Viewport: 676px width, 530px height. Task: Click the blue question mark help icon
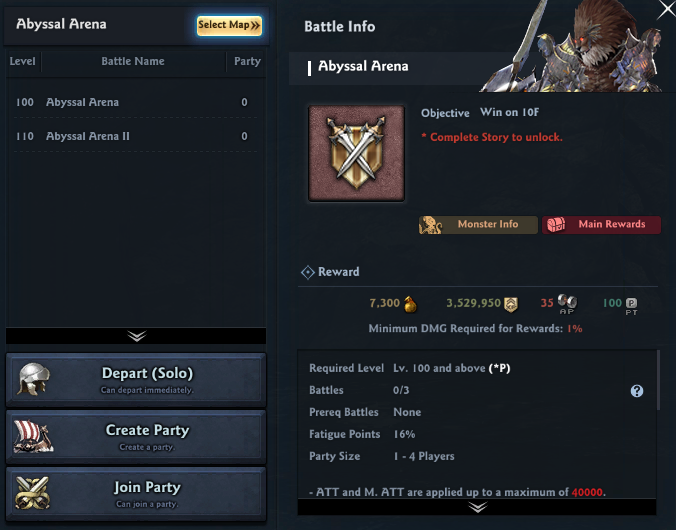tap(637, 391)
